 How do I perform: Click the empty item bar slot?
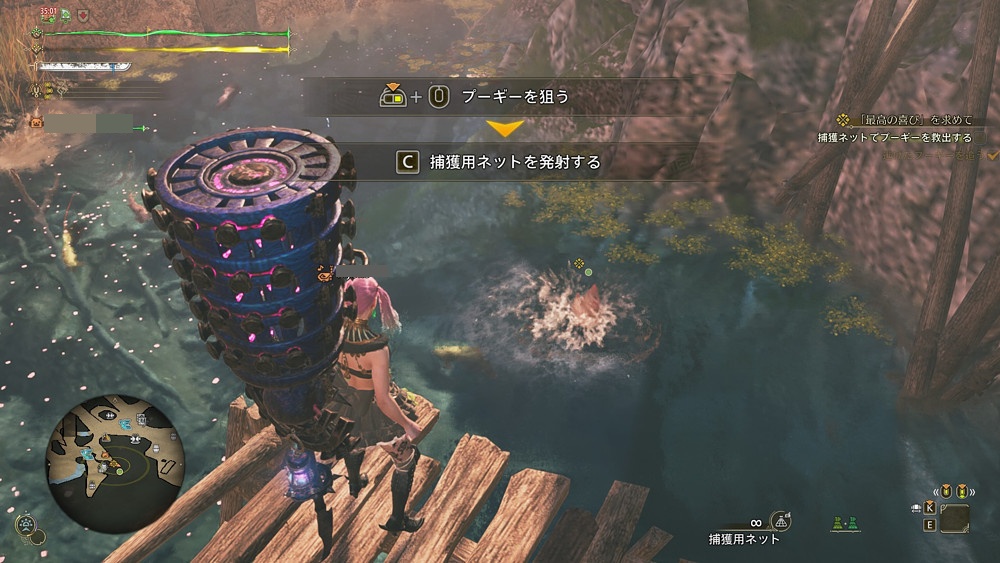(954, 517)
